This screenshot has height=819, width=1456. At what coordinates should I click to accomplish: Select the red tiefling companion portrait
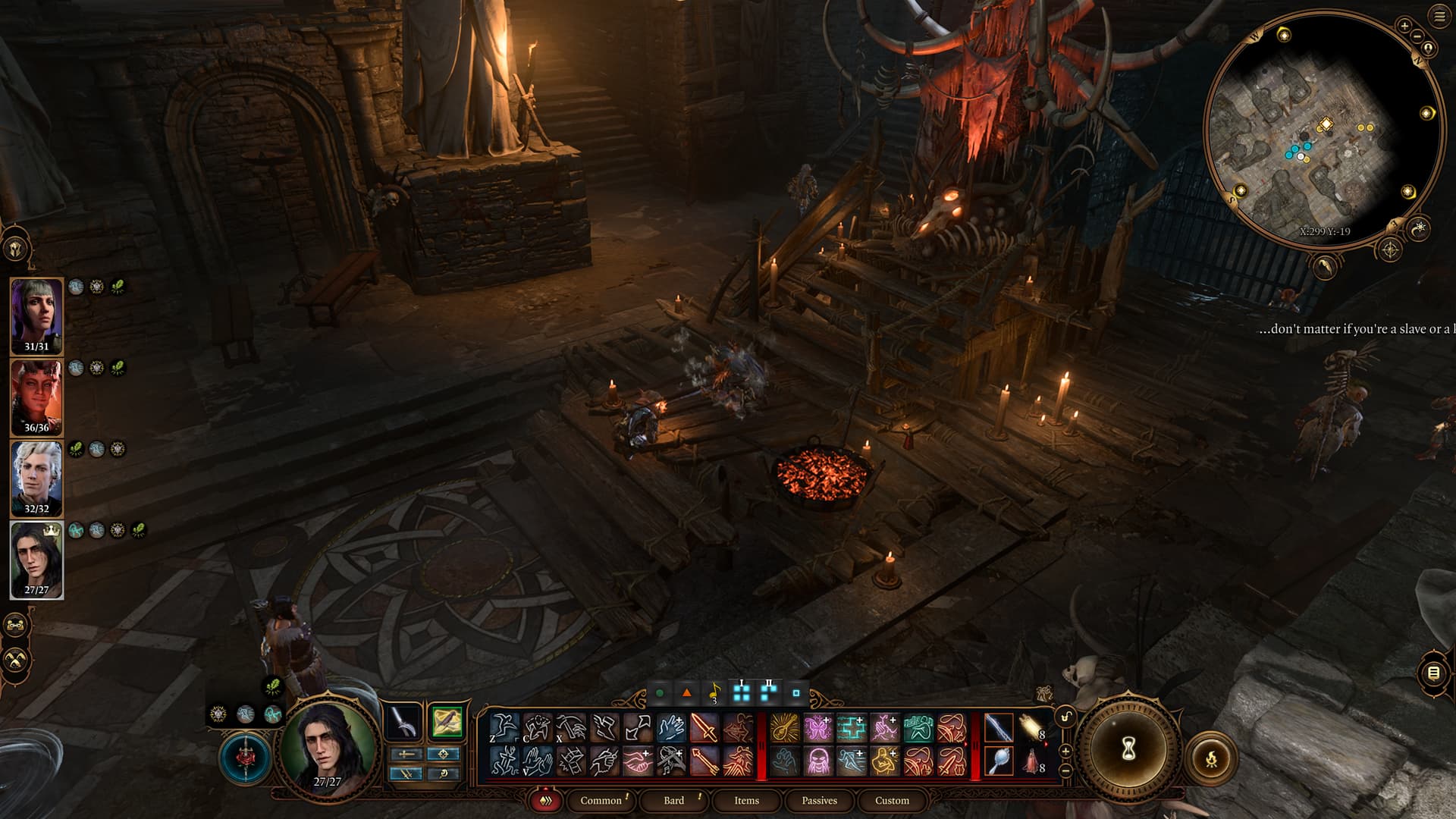[36, 396]
